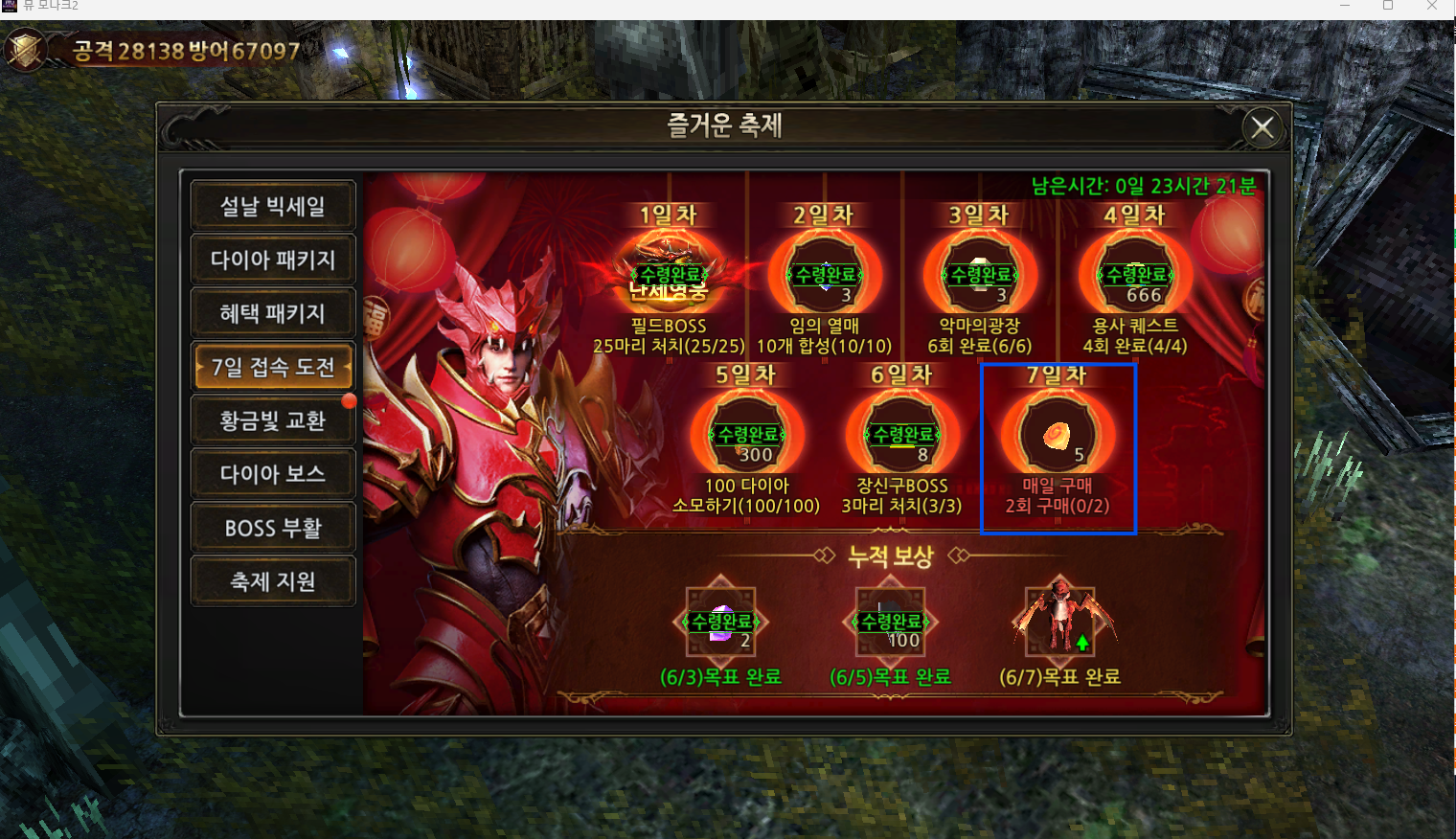Go to the 황금빛 교환 tab

[273, 420]
